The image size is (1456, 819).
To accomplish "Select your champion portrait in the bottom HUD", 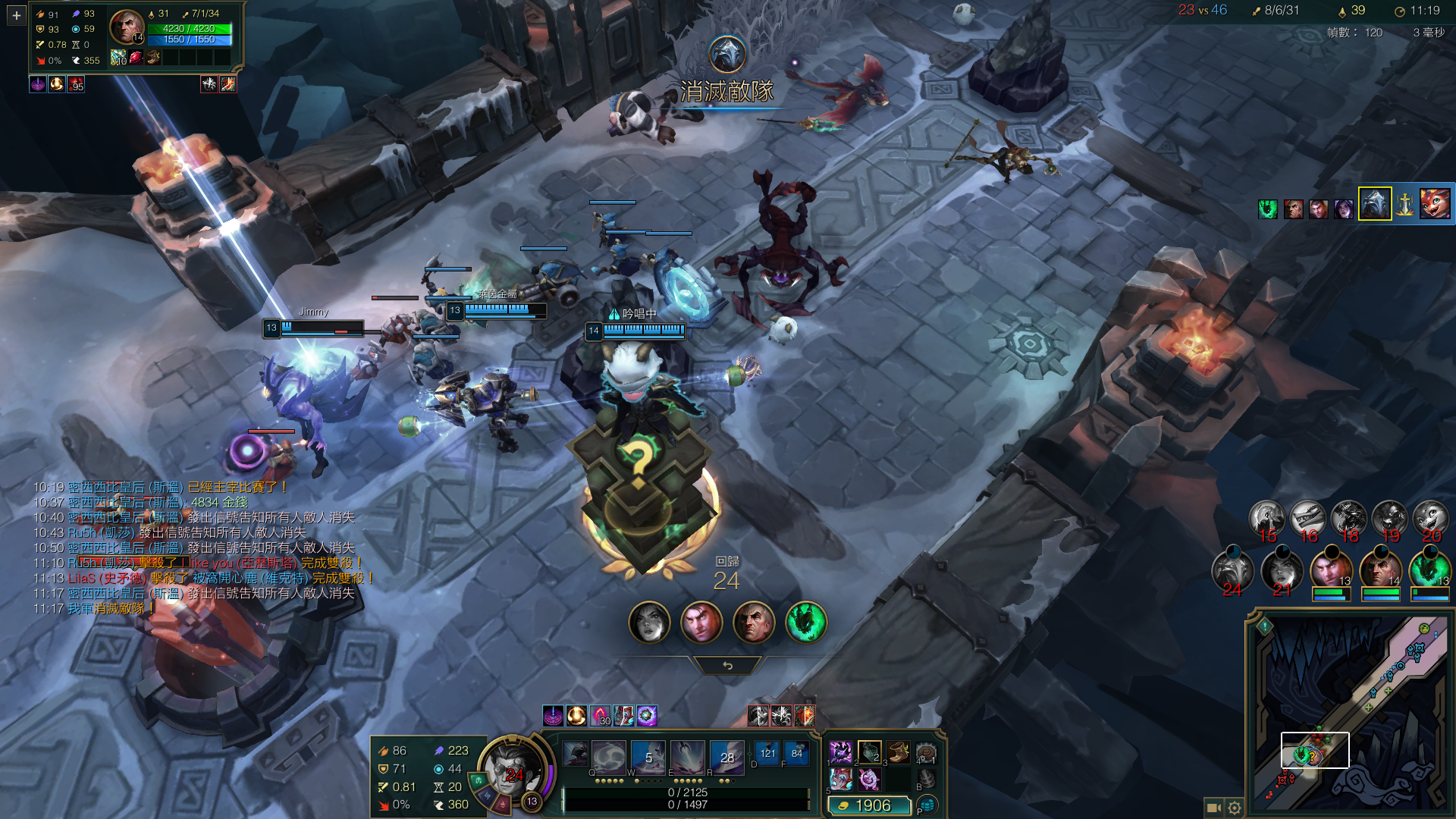I will pos(512,770).
